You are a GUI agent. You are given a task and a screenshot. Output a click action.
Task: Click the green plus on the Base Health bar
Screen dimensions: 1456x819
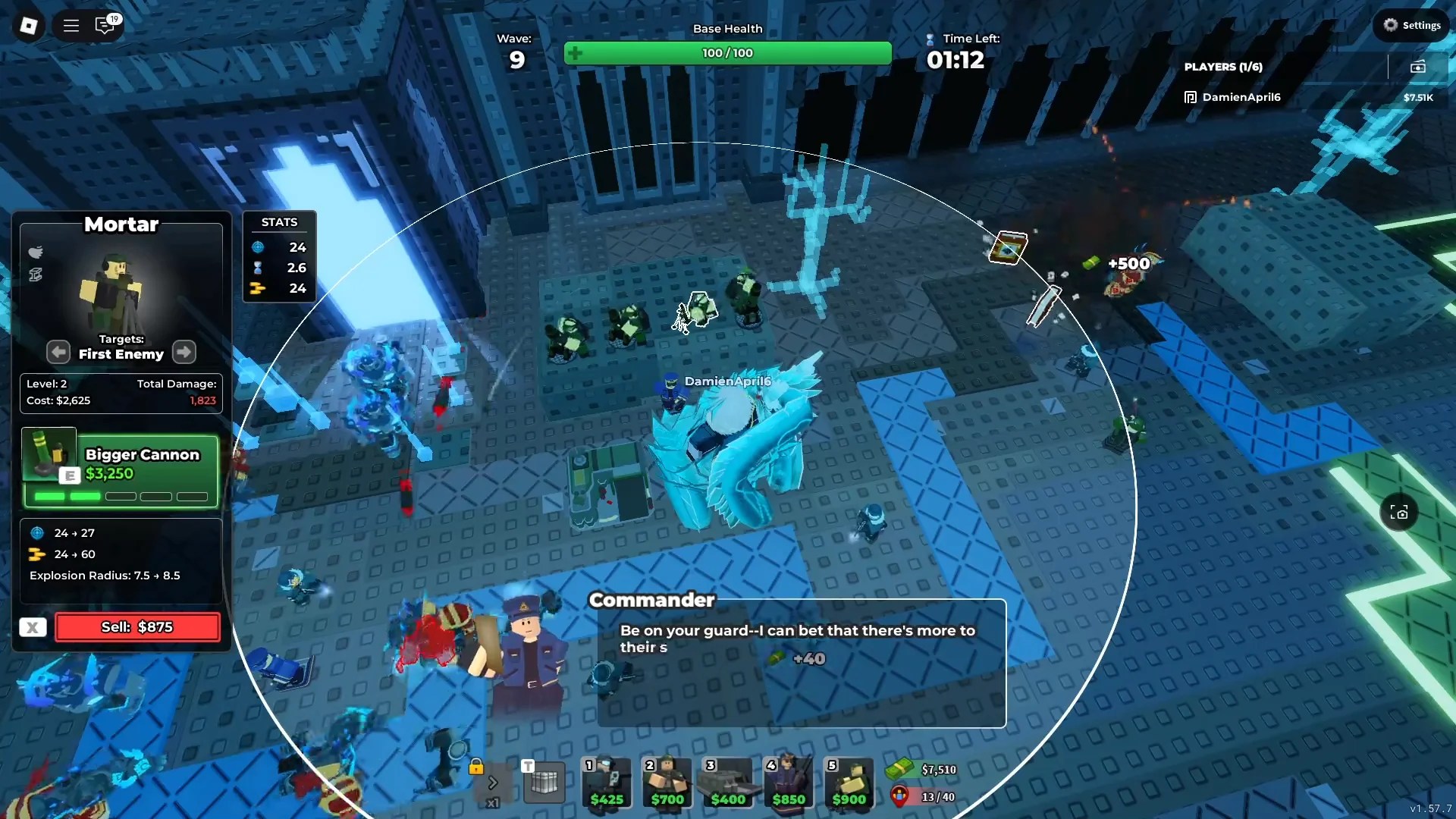(x=576, y=53)
